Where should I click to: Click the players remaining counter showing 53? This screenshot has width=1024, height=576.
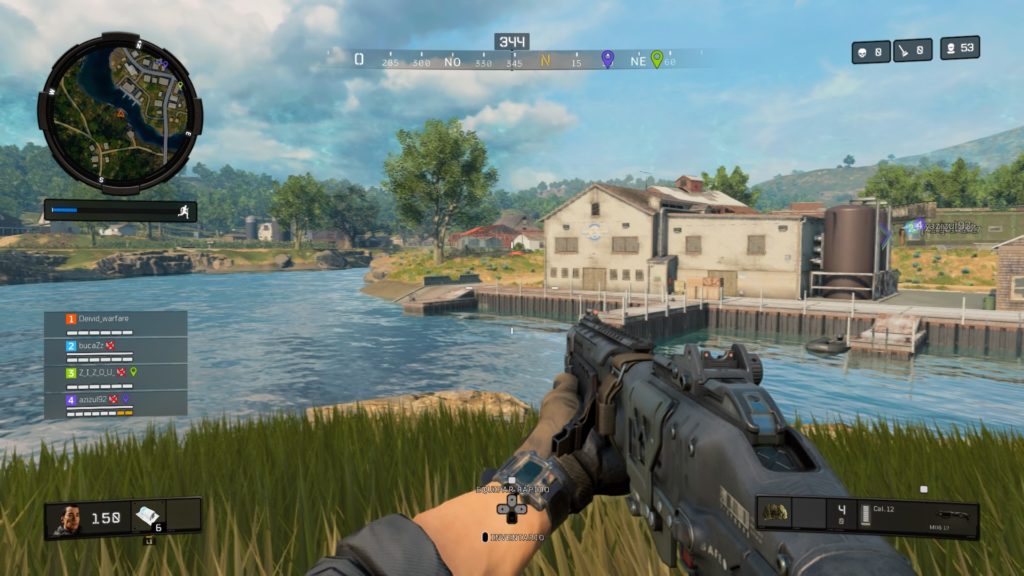pyautogui.click(x=959, y=48)
